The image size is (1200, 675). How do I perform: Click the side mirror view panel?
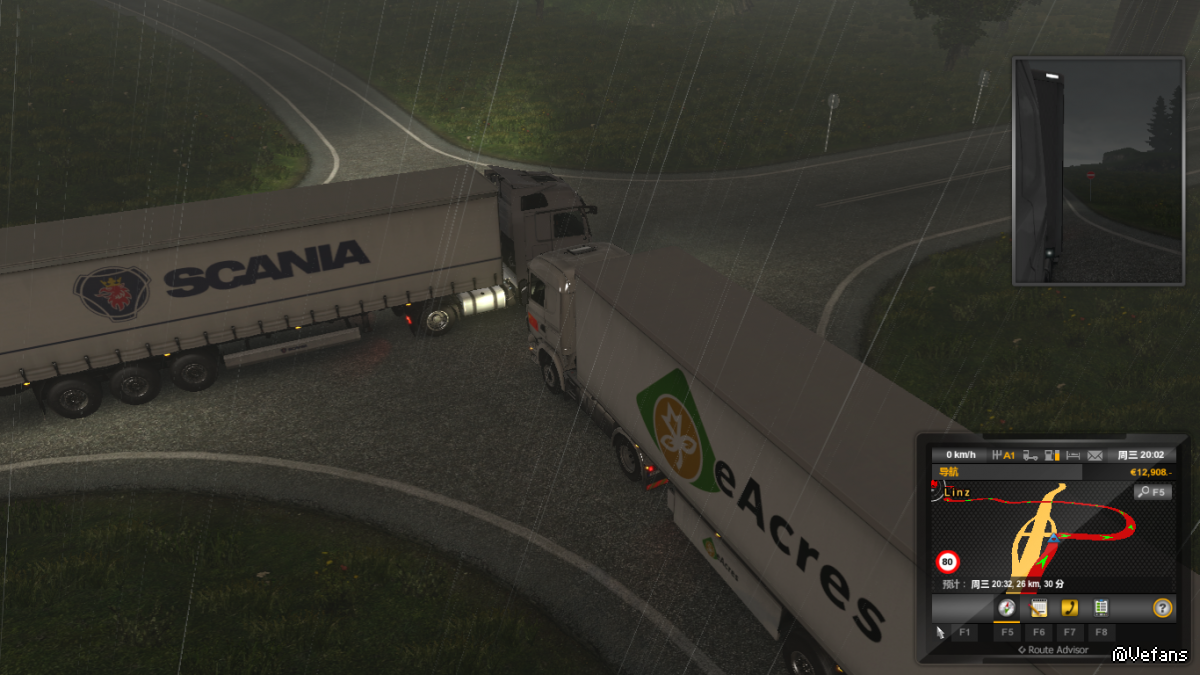click(1099, 171)
